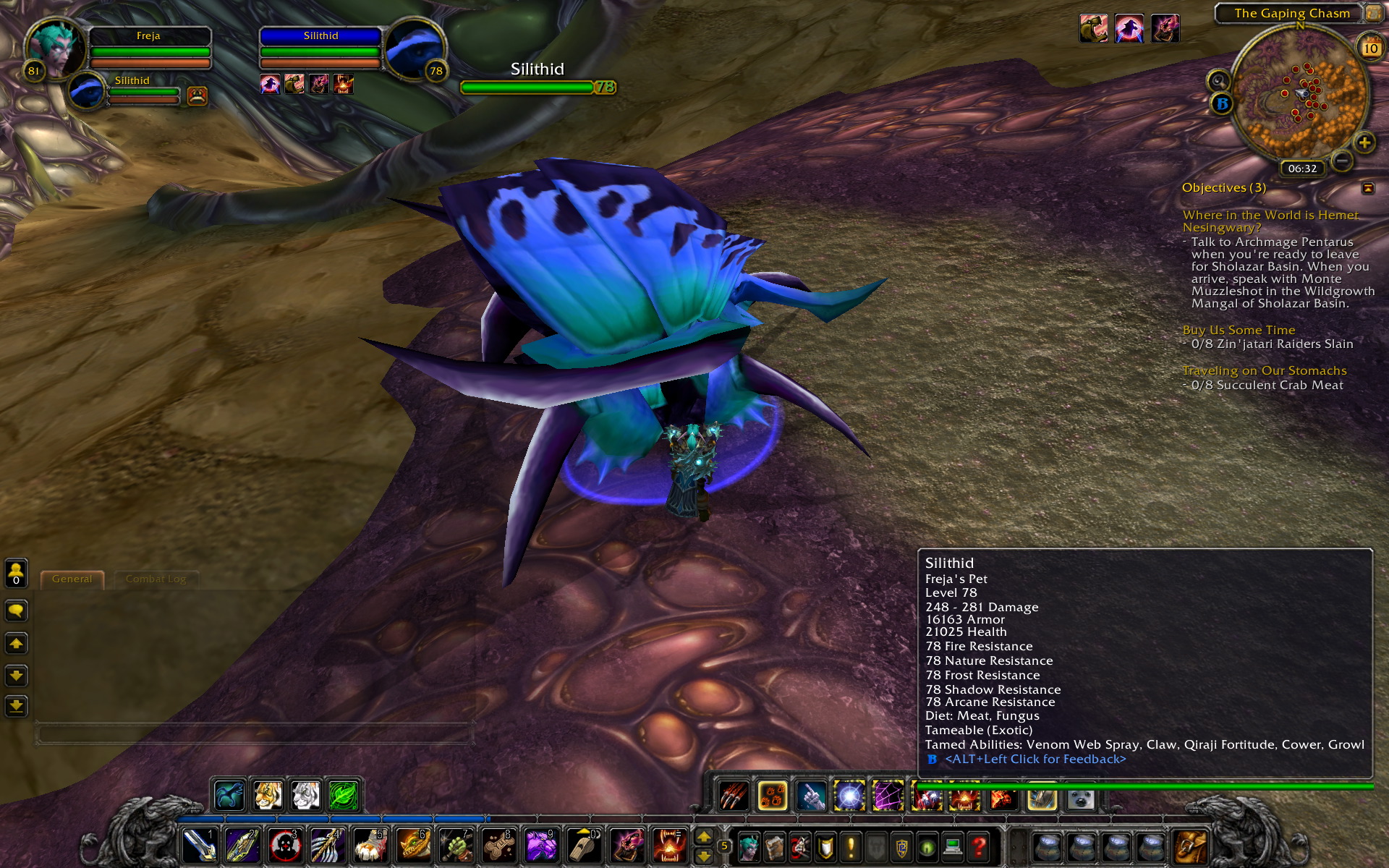Cast the purple spider web pet ability
The width and height of the screenshot is (1389, 868).
[888, 796]
